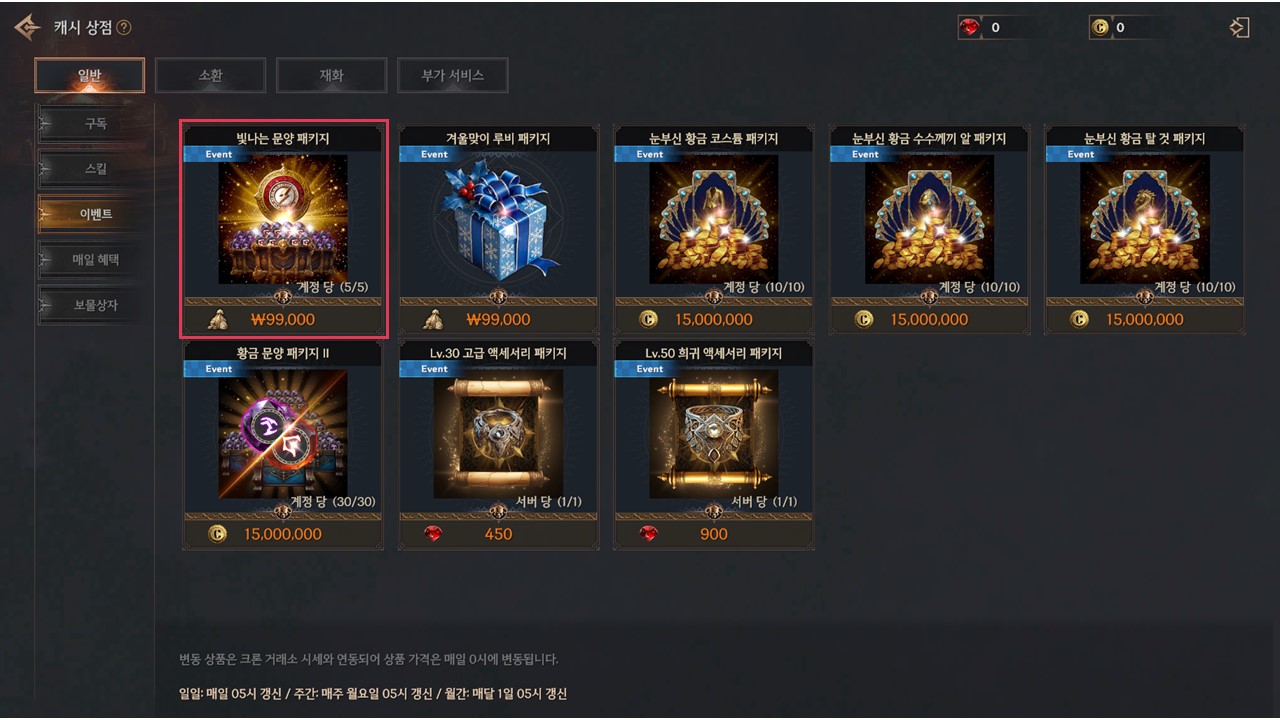Go back using the top-left arrow emblem
Image resolution: width=1280 pixels, height=720 pixels.
(x=28, y=27)
